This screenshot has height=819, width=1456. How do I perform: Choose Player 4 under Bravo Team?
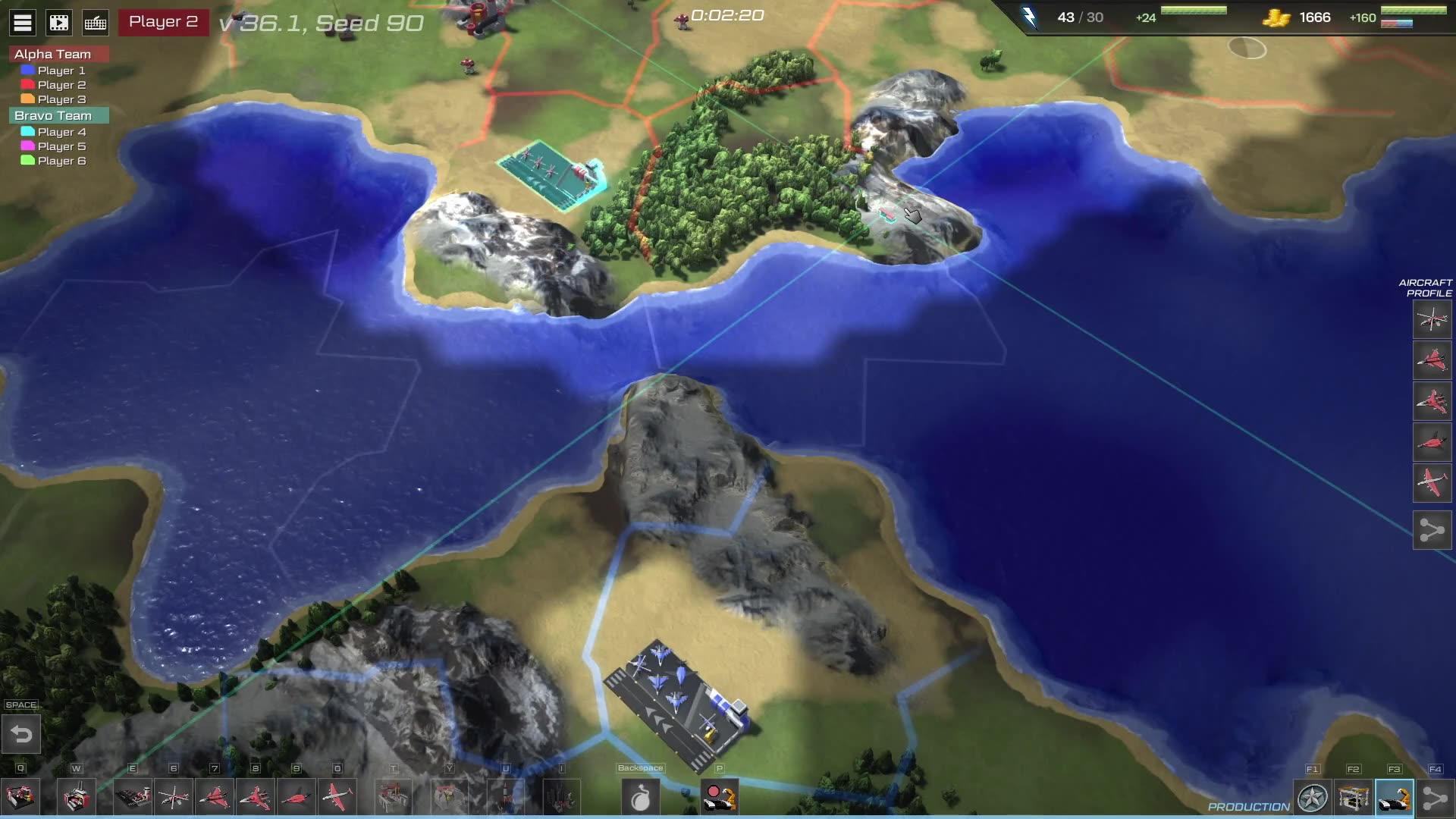point(61,132)
